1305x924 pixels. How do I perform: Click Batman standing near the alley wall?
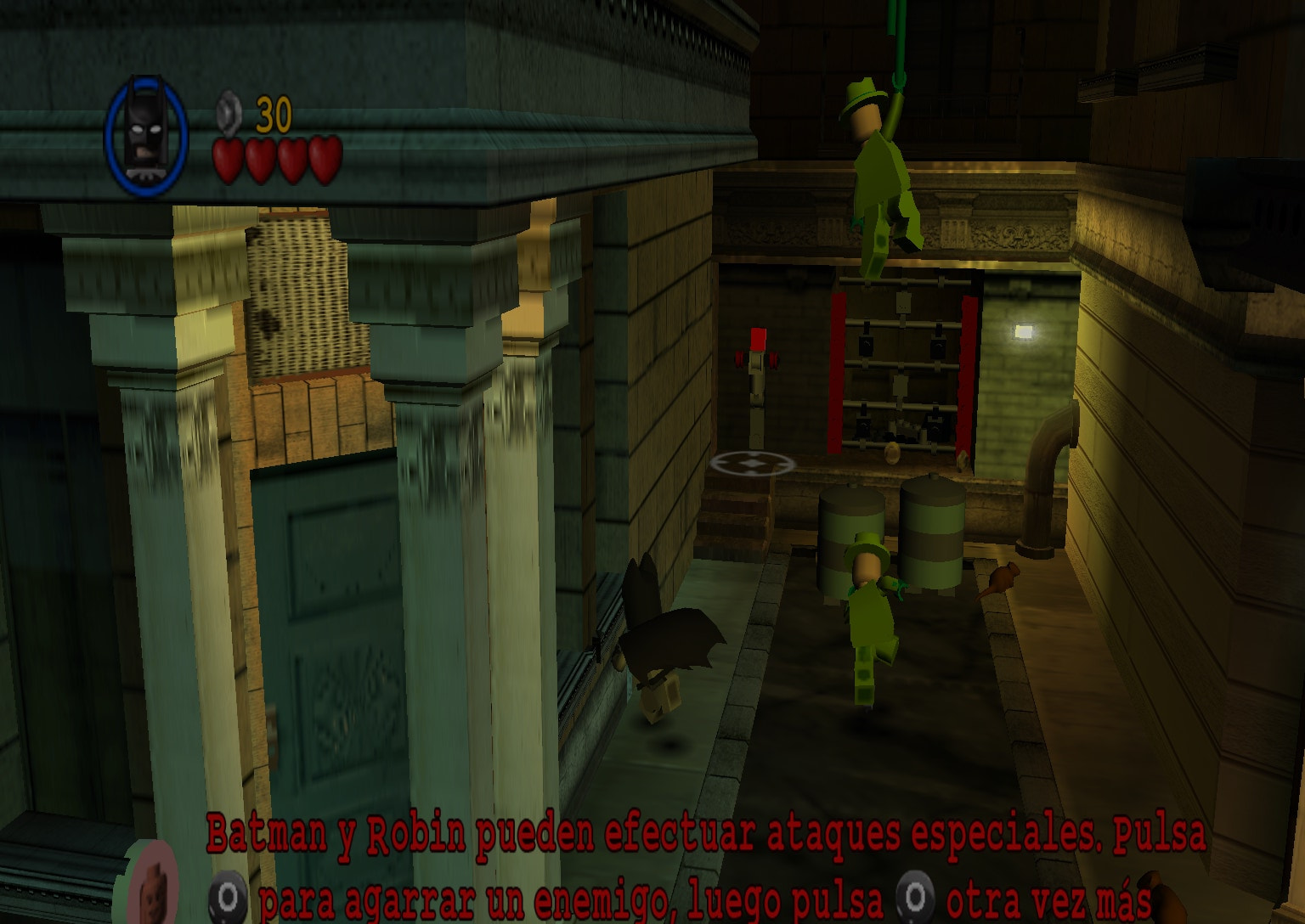(x=667, y=654)
